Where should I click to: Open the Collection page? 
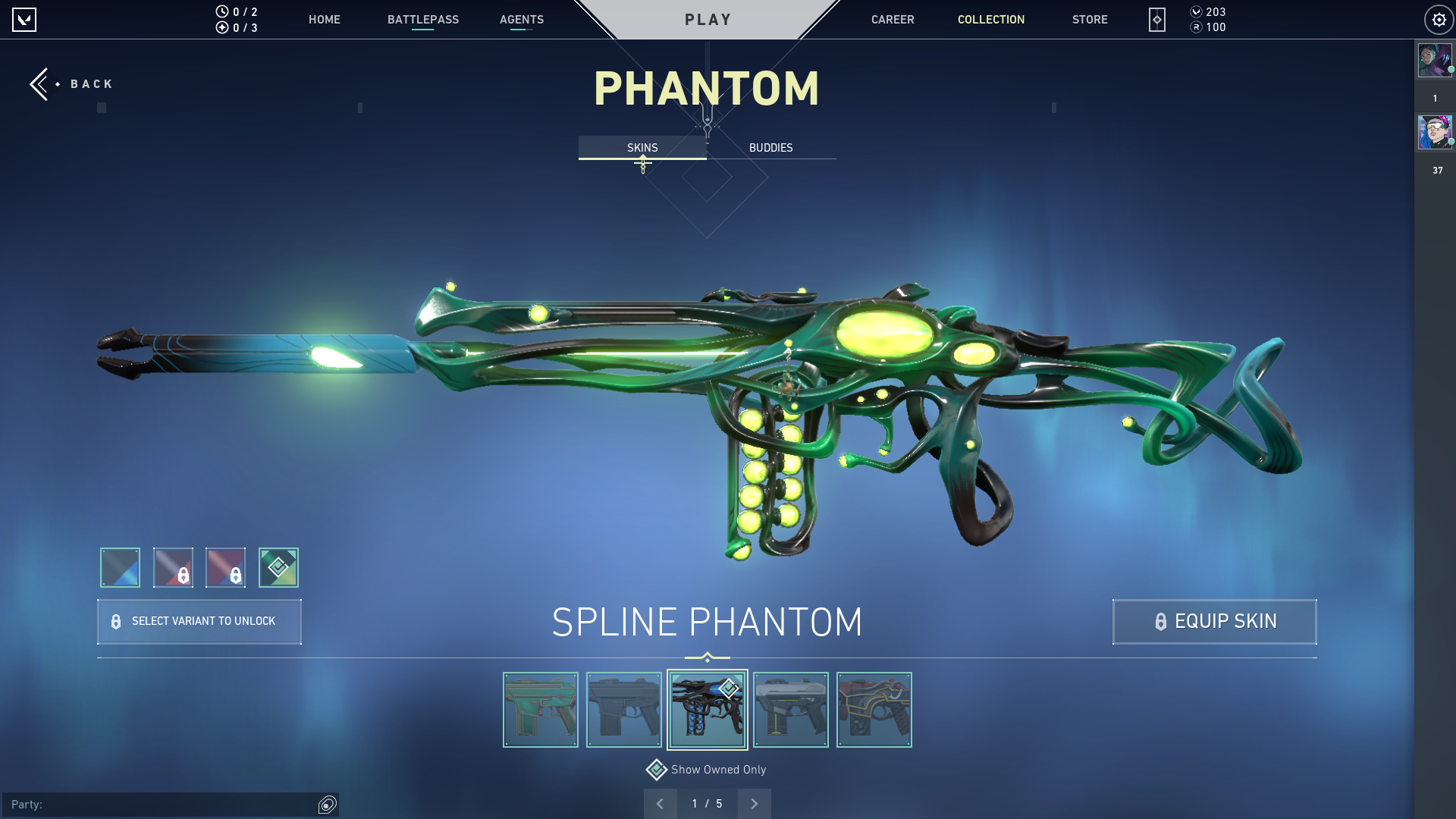click(990, 20)
